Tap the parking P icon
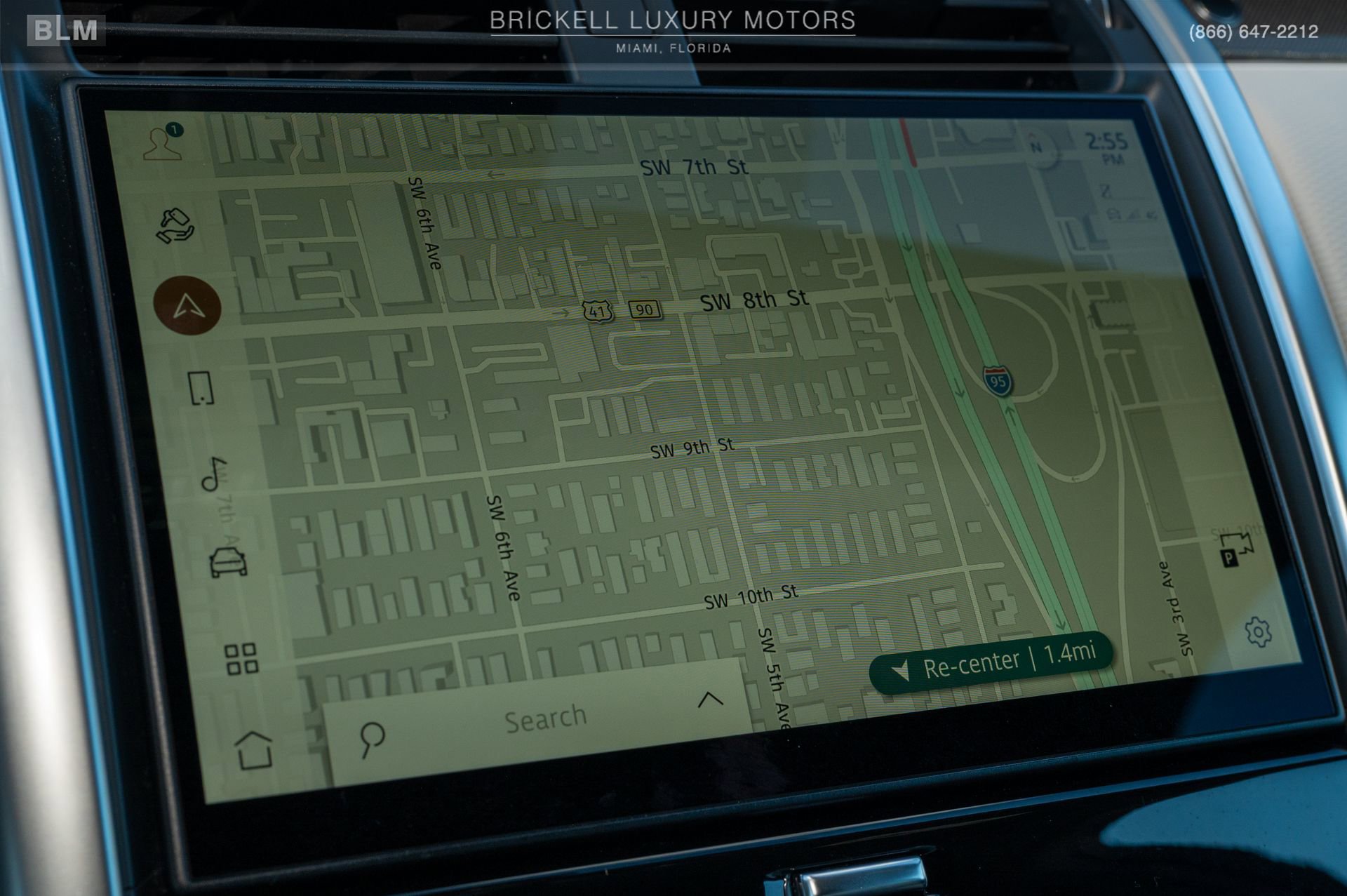 coord(1236,549)
